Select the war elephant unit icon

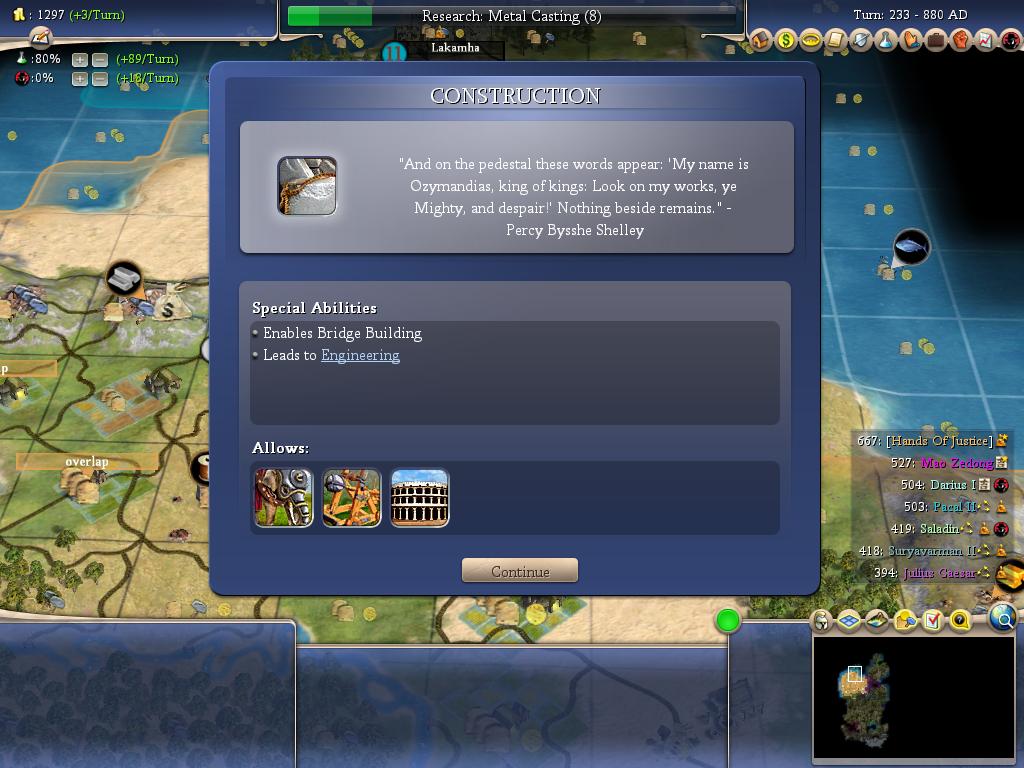coord(284,497)
